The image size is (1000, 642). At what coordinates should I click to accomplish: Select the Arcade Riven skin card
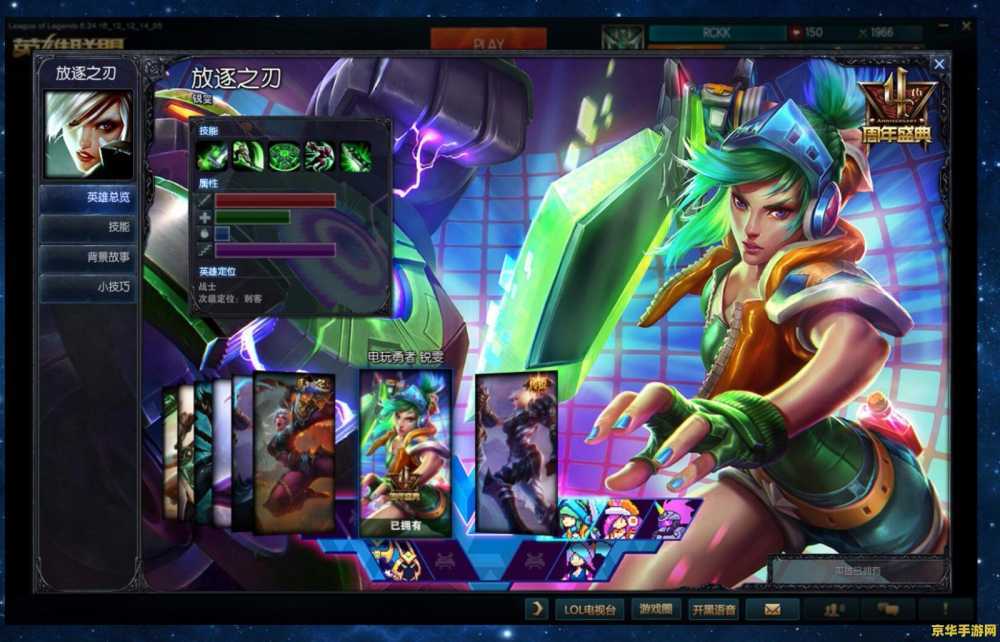(405, 450)
